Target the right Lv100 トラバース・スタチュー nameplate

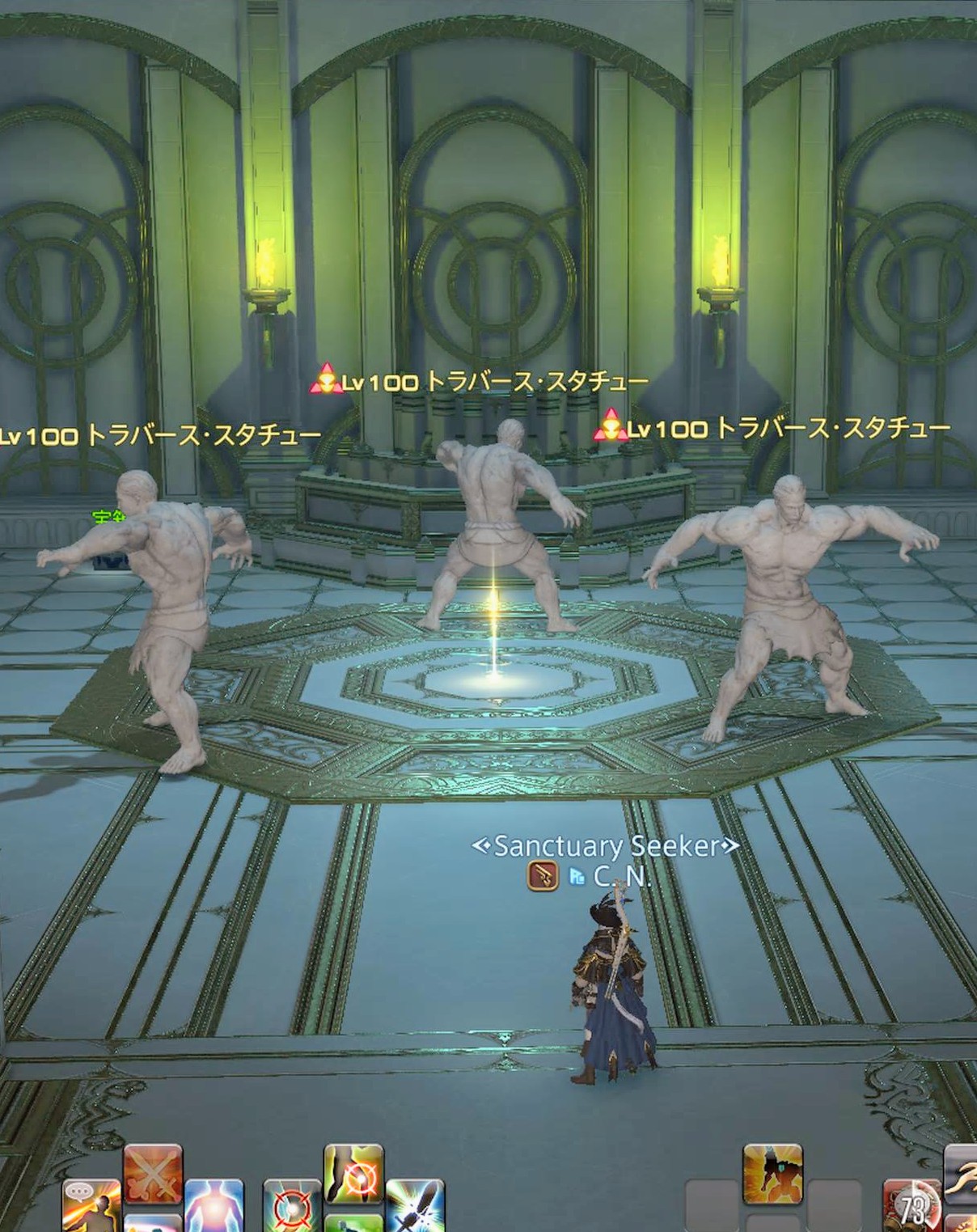coord(774,427)
